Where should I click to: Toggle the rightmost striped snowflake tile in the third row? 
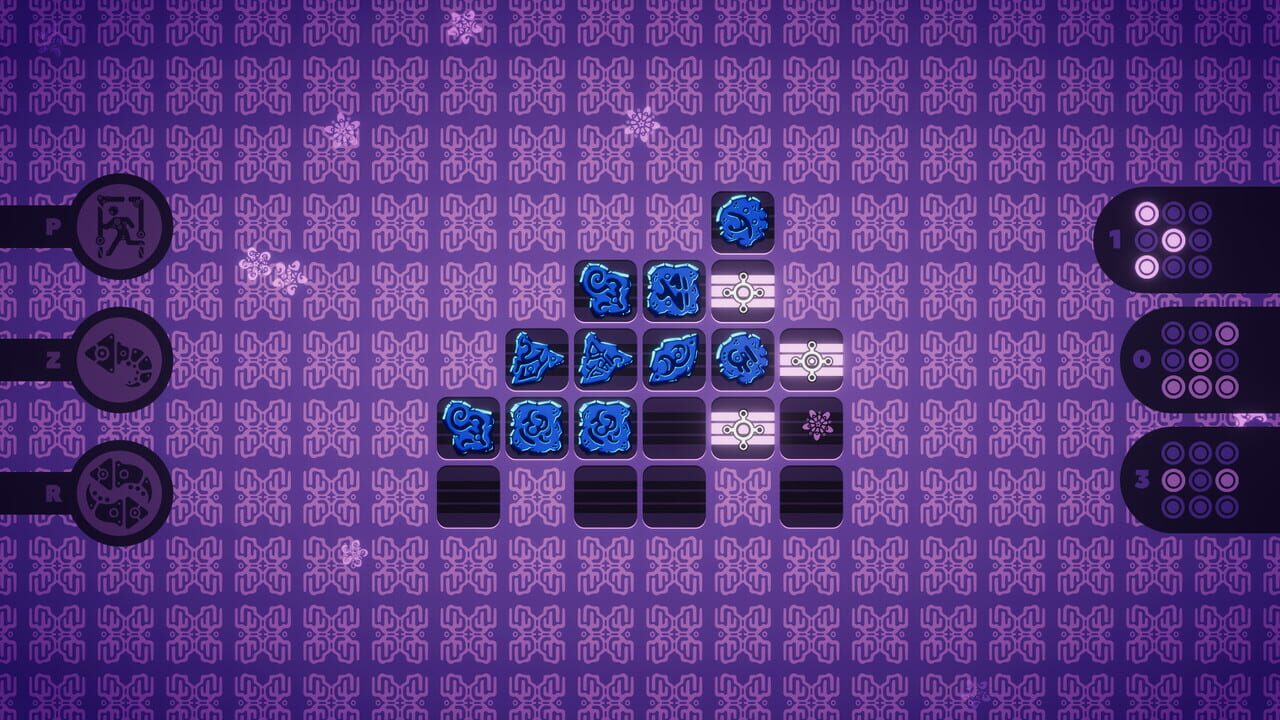pos(811,360)
